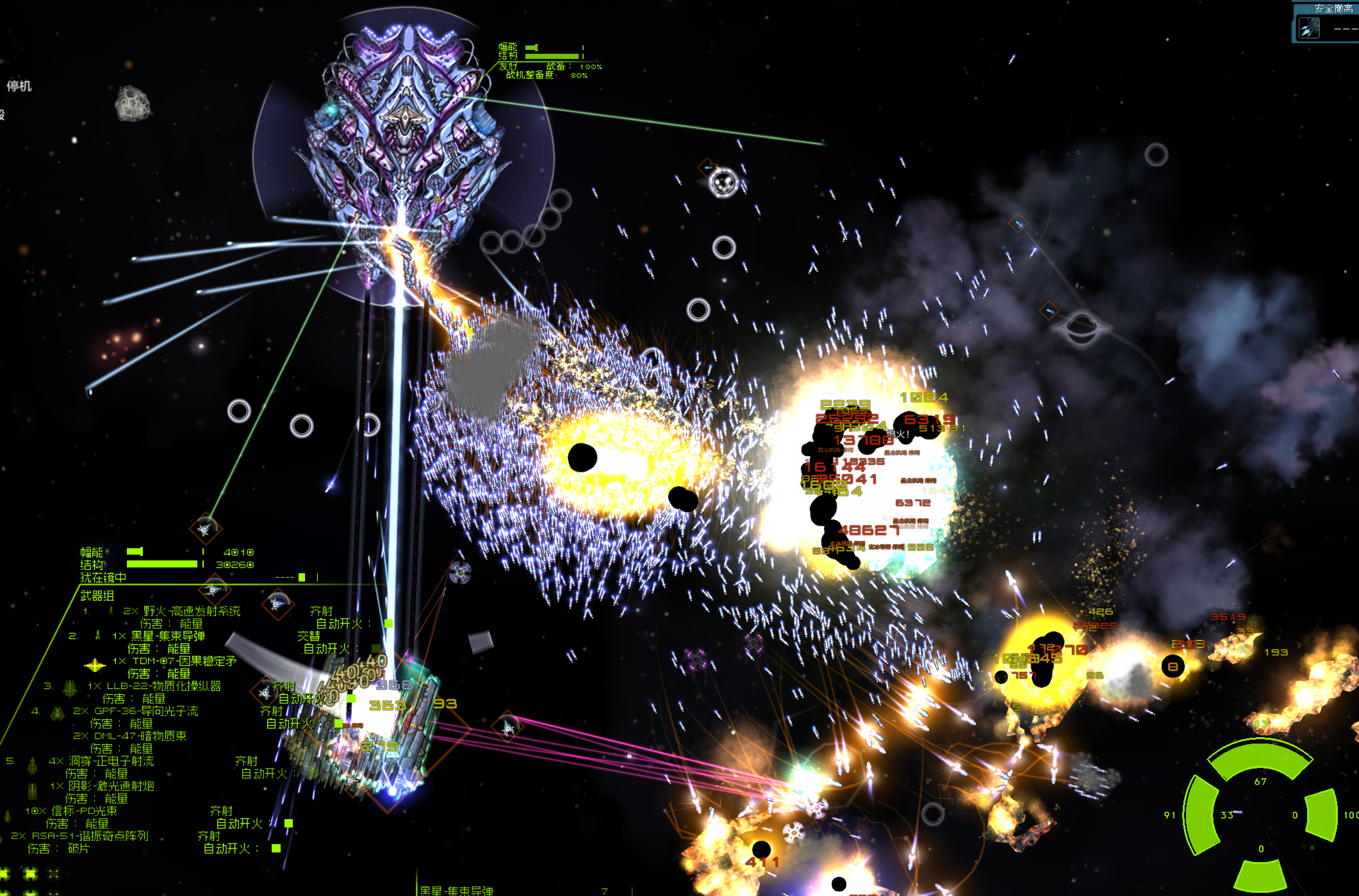
Task: Select the LLB-22-物质化操纵器 weapon group
Action: (x=163, y=686)
